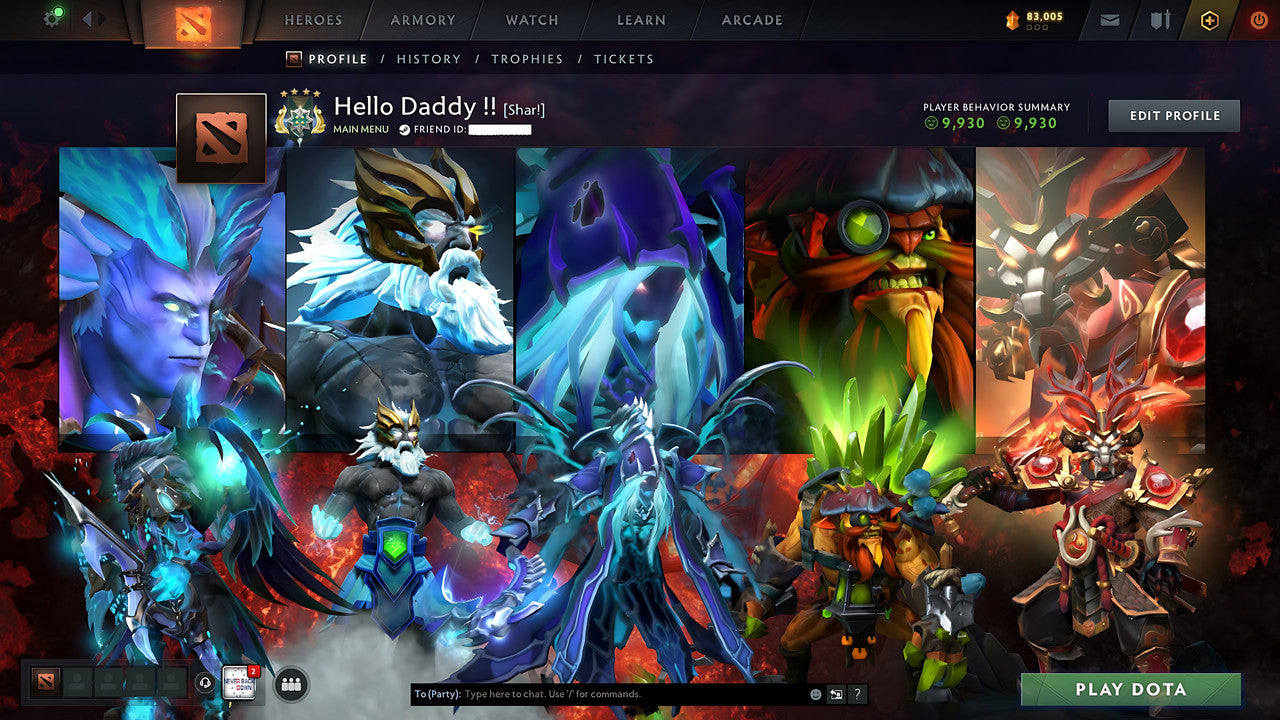Expand the battle pass level dots under 83,005
Screen dimensions: 1280x720
(x=1037, y=28)
